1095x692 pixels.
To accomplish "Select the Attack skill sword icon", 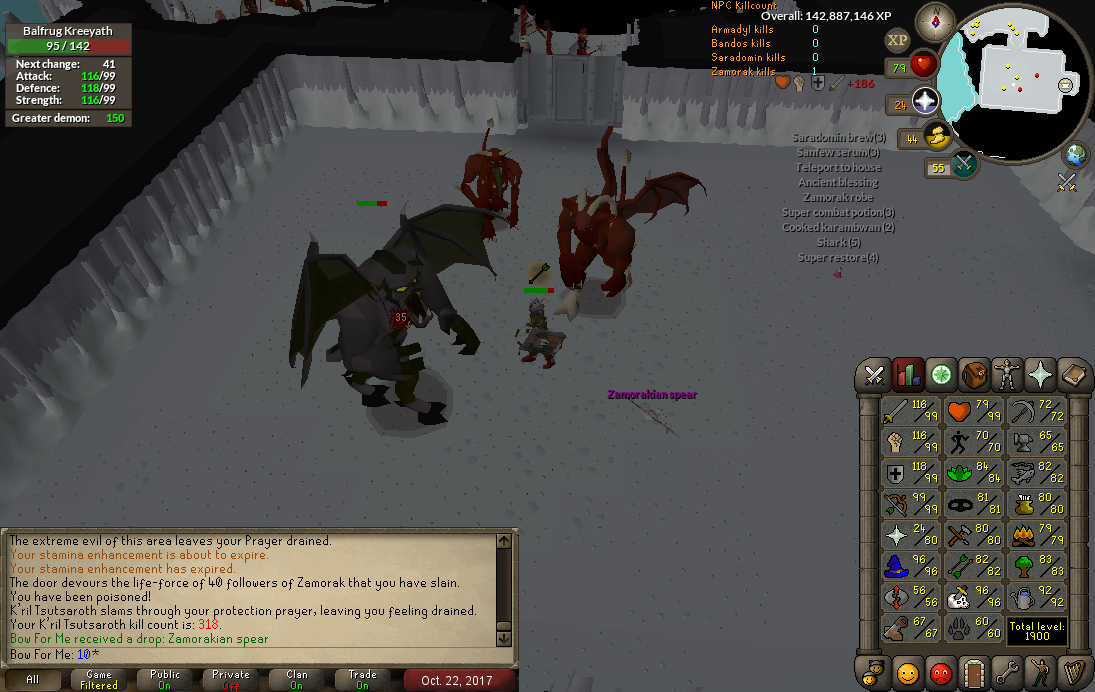I will click(895, 409).
